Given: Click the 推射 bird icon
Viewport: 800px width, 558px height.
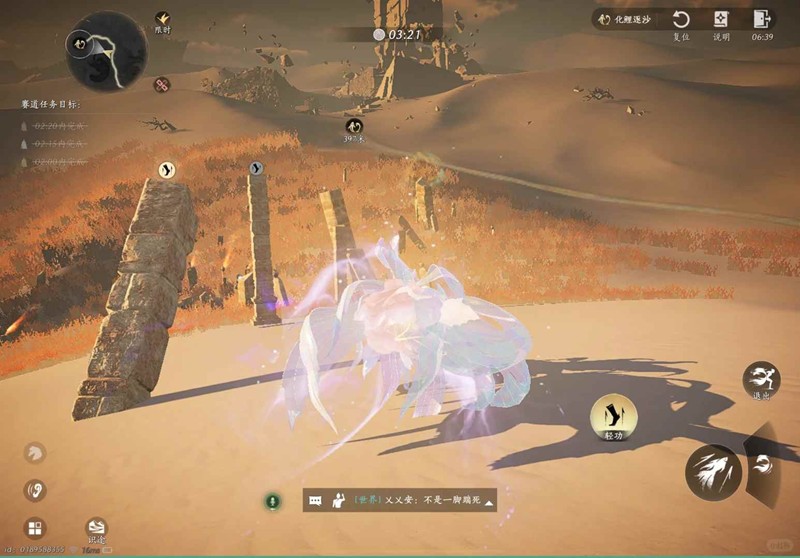Looking at the screenshot, I should pos(162,18).
